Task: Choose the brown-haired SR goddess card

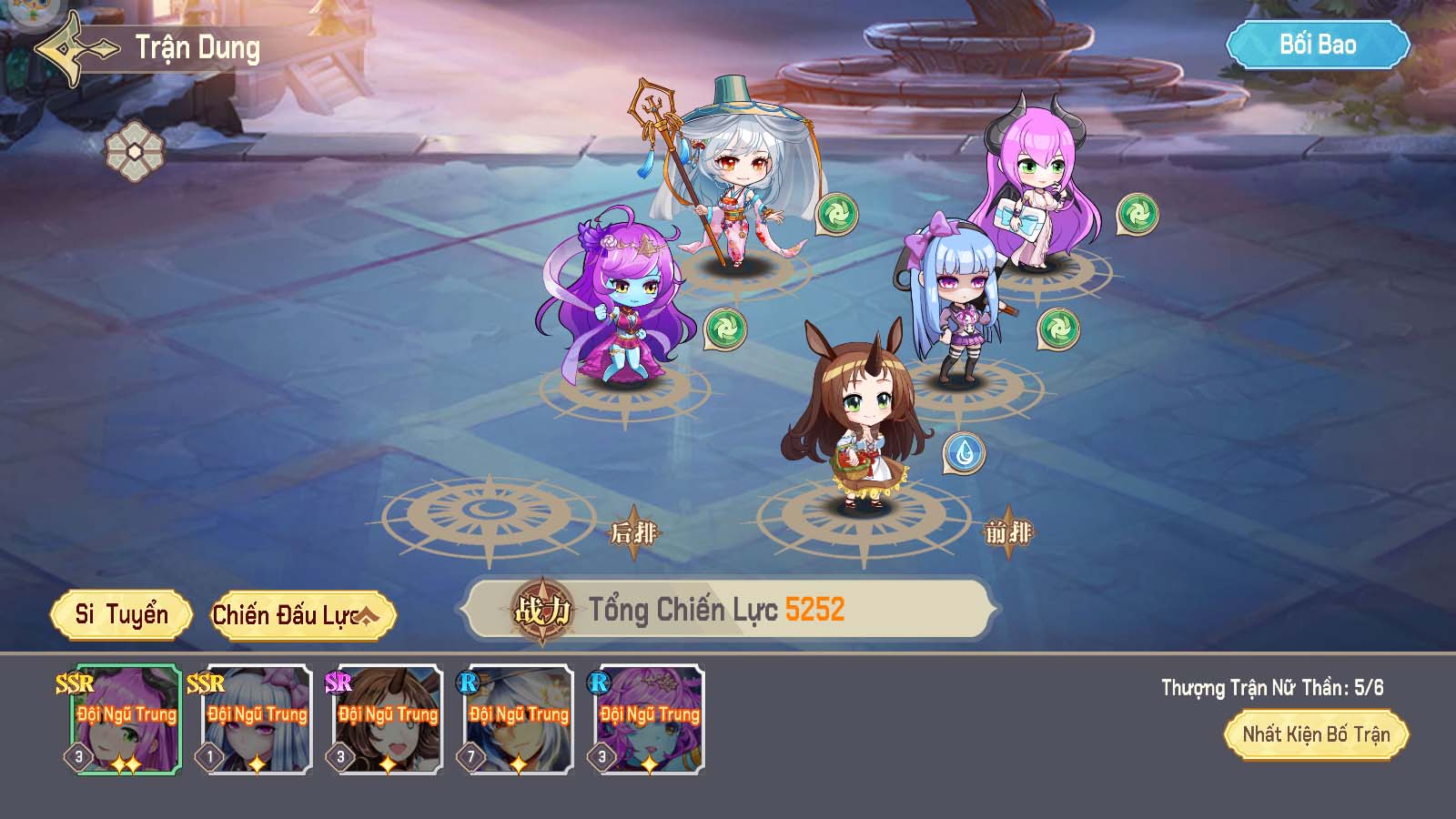Action: (389, 720)
